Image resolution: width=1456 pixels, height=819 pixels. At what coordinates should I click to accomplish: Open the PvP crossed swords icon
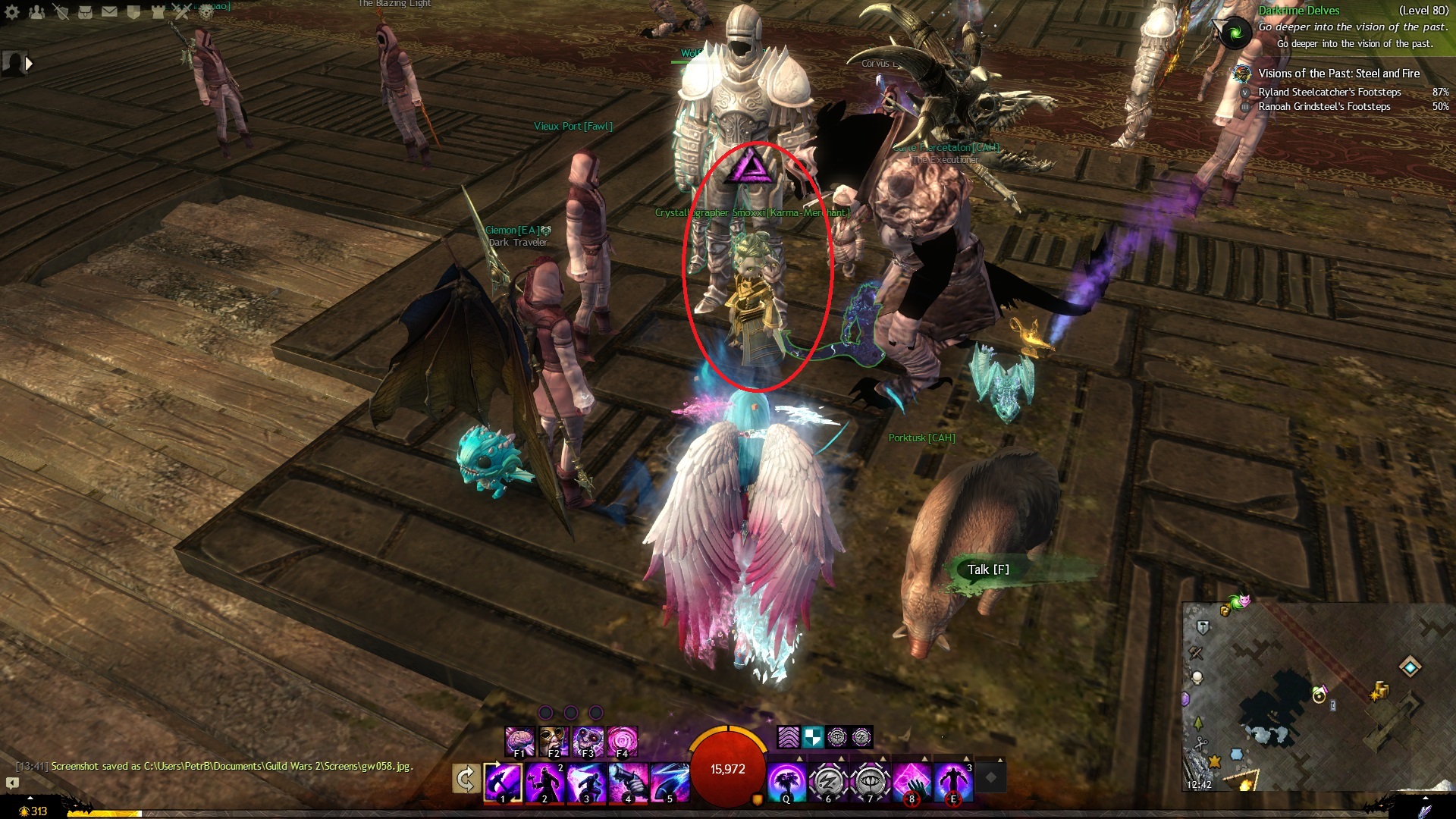[182, 12]
